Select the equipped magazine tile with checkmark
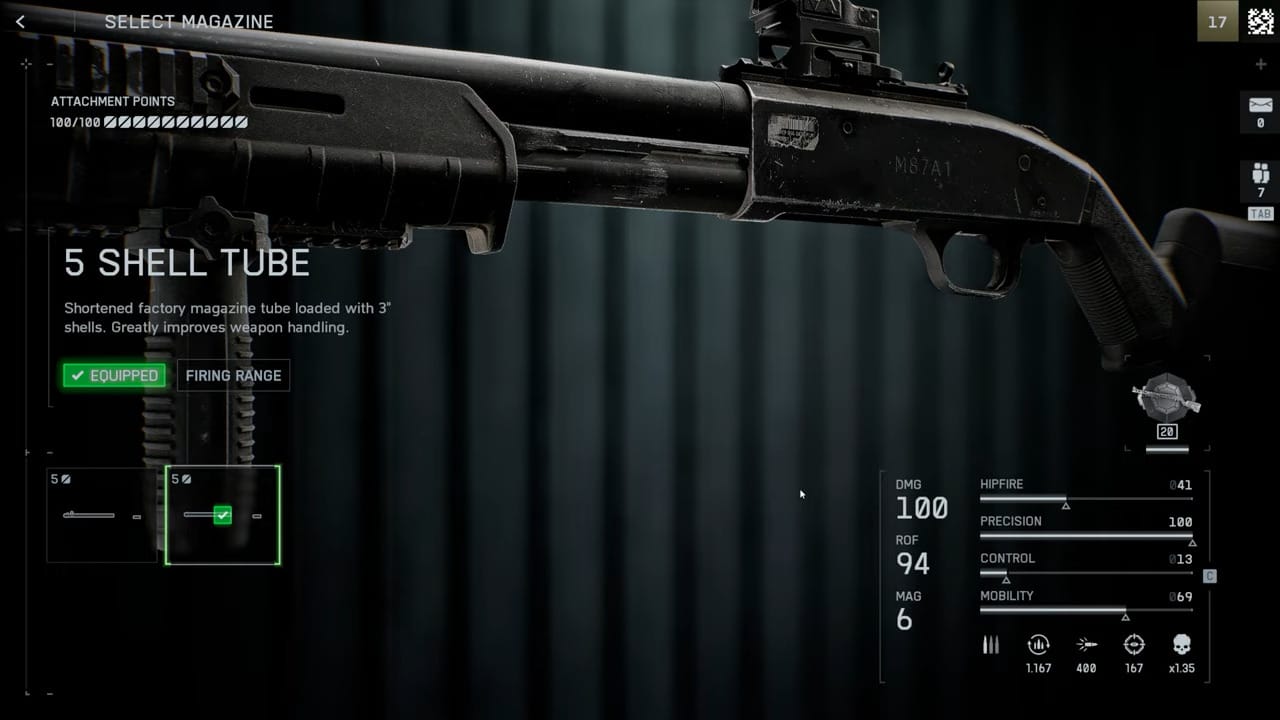This screenshot has height=720, width=1280. pyautogui.click(x=222, y=515)
